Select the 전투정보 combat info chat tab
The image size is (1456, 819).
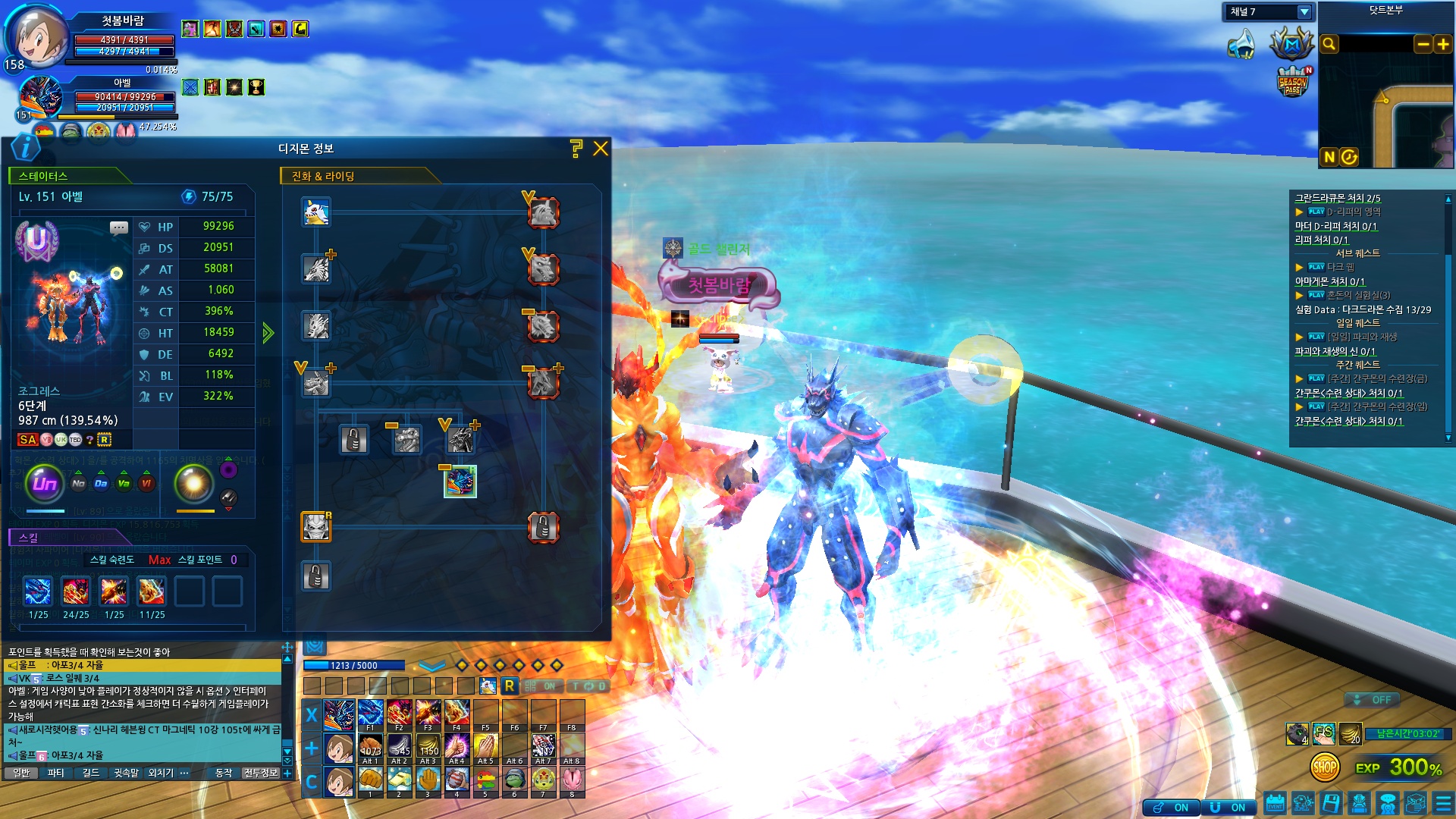coord(261,773)
